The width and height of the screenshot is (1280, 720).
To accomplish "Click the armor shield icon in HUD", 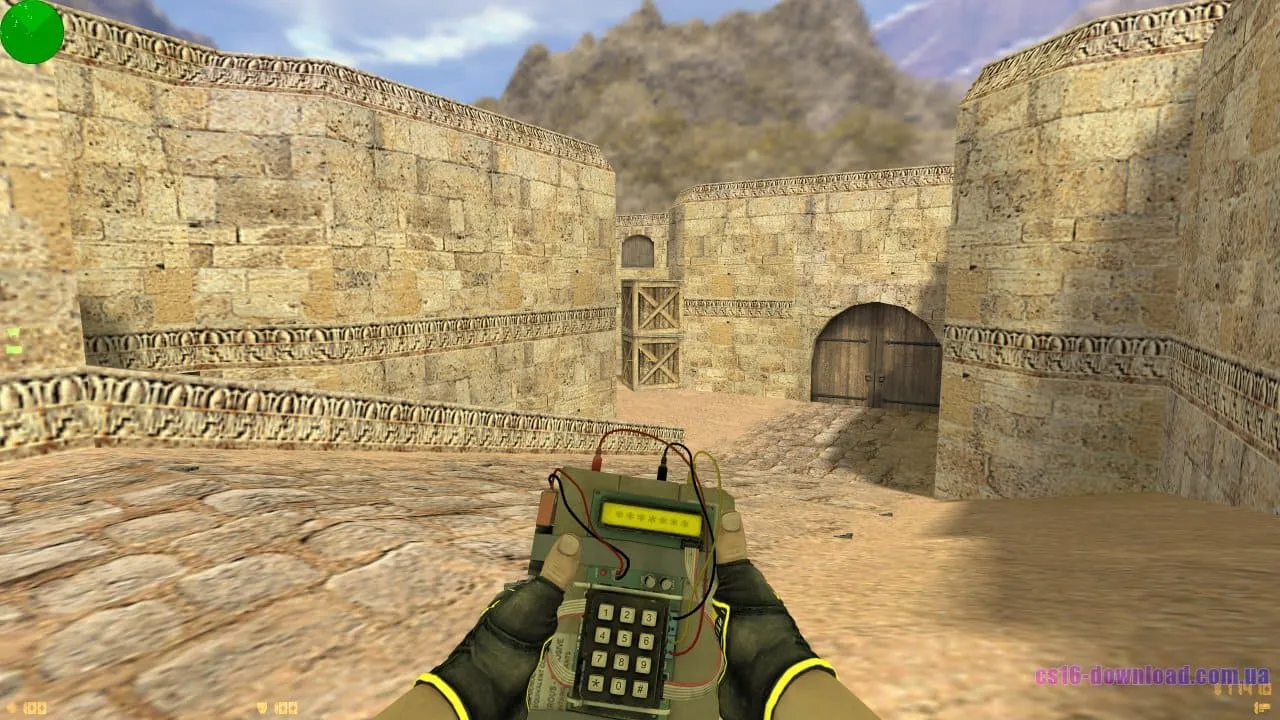I will point(261,707).
